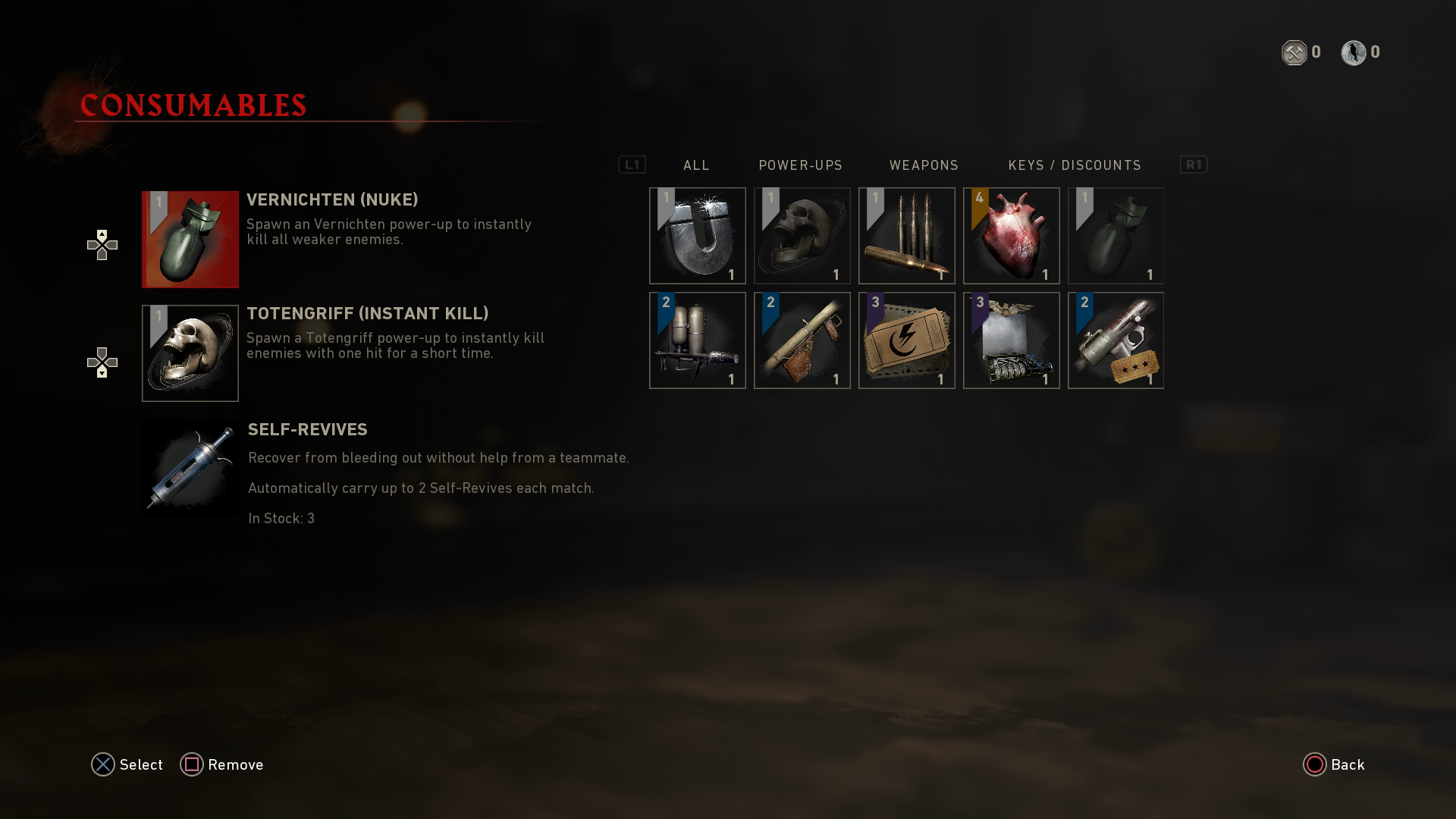This screenshot has height=819, width=1456.
Task: Open the ALL consumables filter
Action: click(695, 165)
